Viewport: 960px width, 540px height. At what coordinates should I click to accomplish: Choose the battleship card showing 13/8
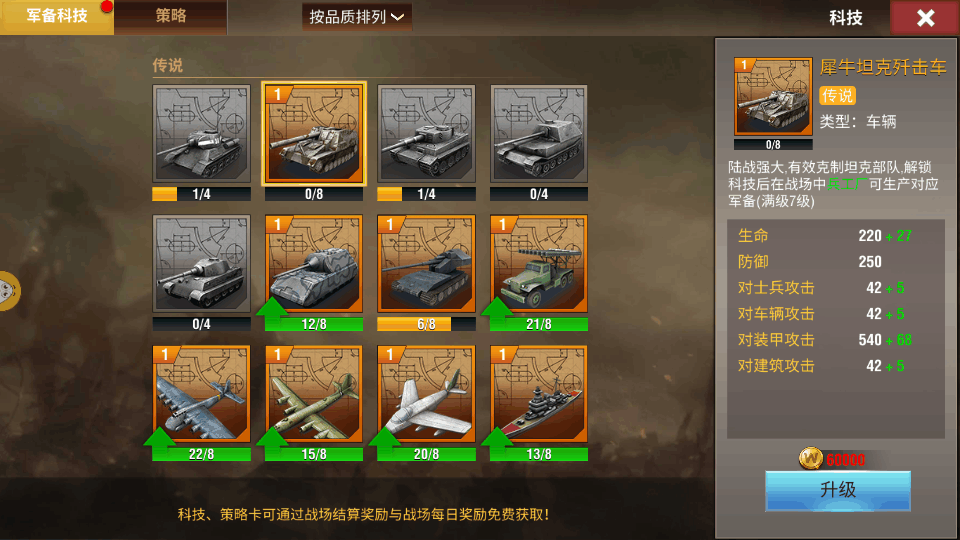click(539, 395)
